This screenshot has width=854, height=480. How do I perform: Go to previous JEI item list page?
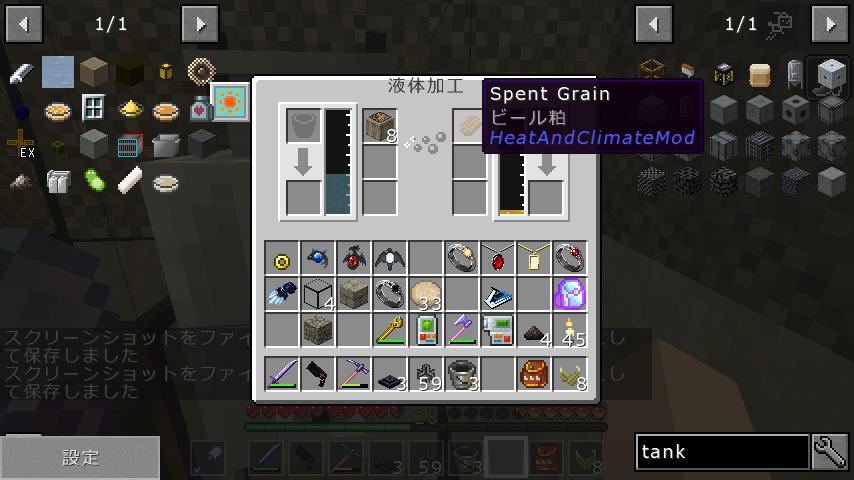pyautogui.click(x=654, y=23)
